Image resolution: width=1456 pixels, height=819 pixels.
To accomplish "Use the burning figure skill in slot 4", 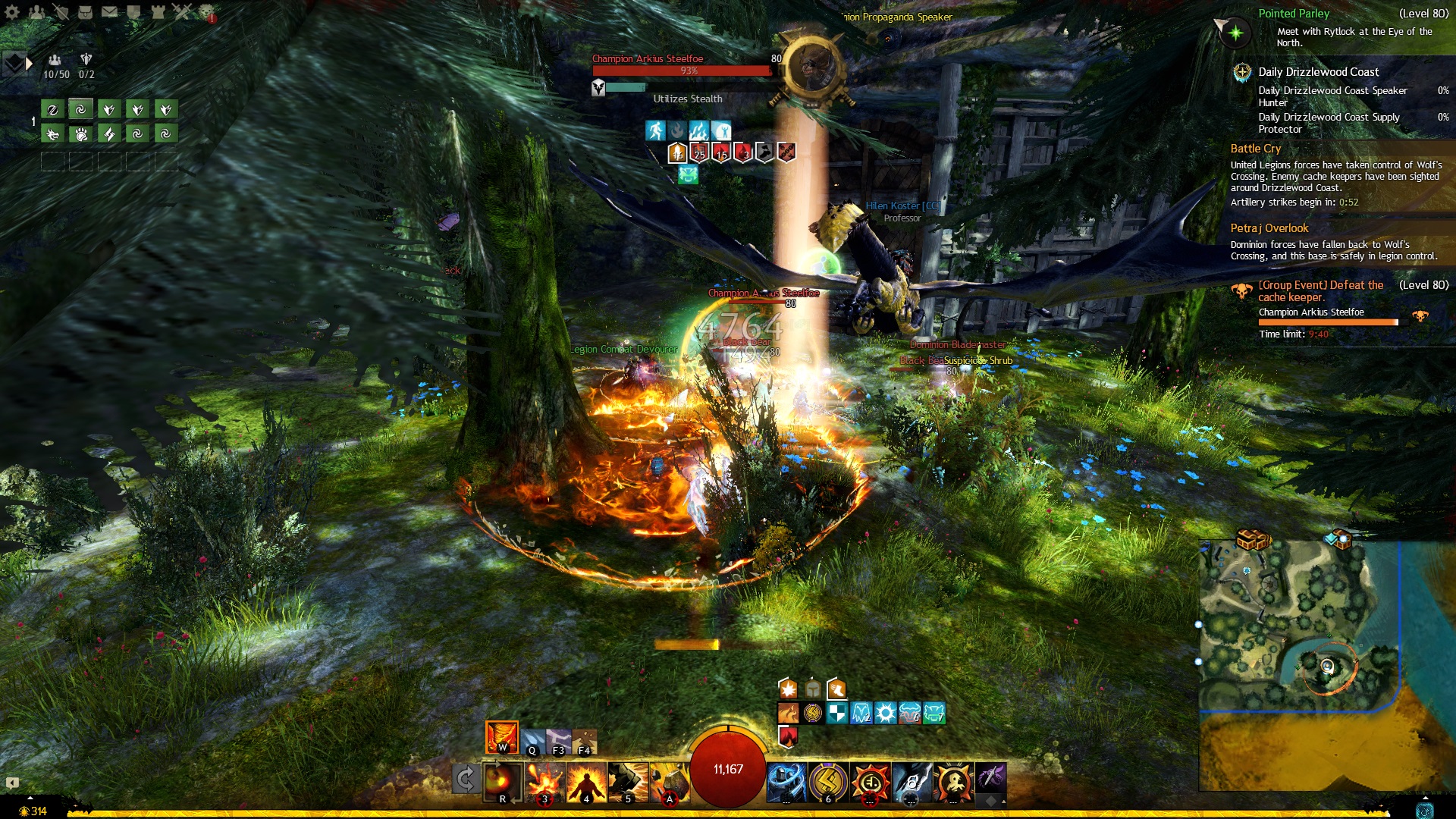I will [586, 782].
